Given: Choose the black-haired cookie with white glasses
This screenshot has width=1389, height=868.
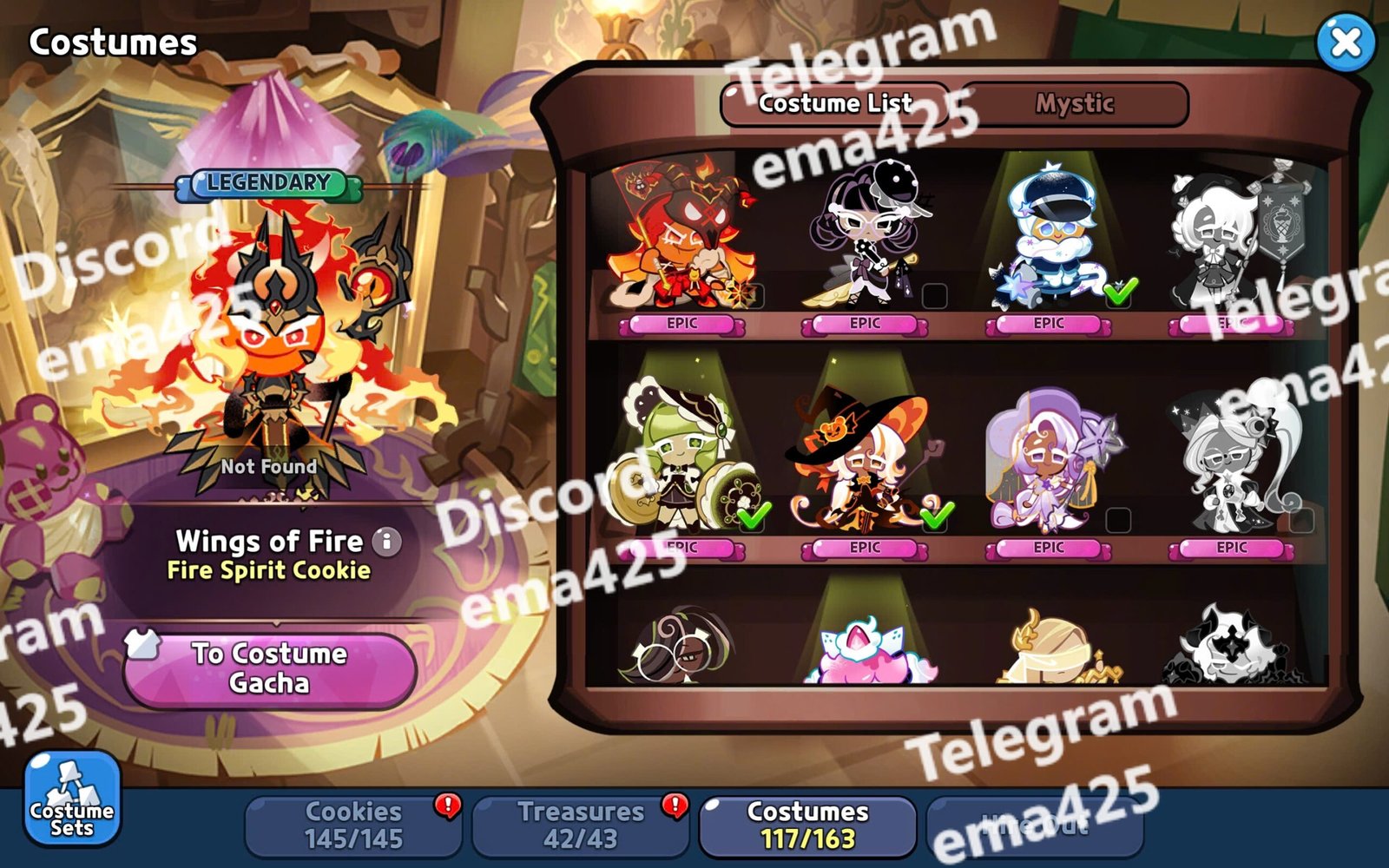Looking at the screenshot, I should 865,239.
